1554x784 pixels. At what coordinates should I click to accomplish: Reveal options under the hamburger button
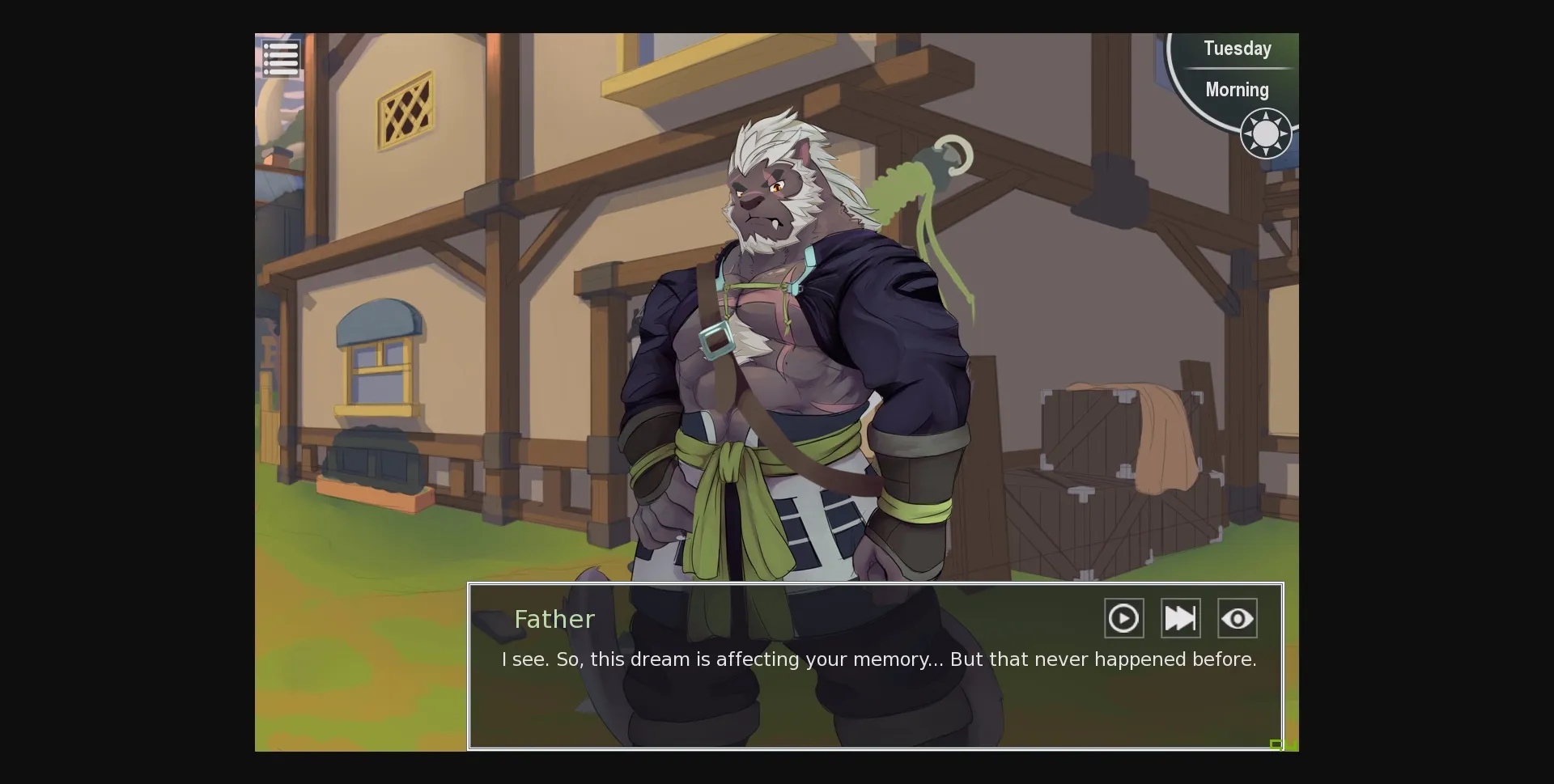click(x=281, y=57)
